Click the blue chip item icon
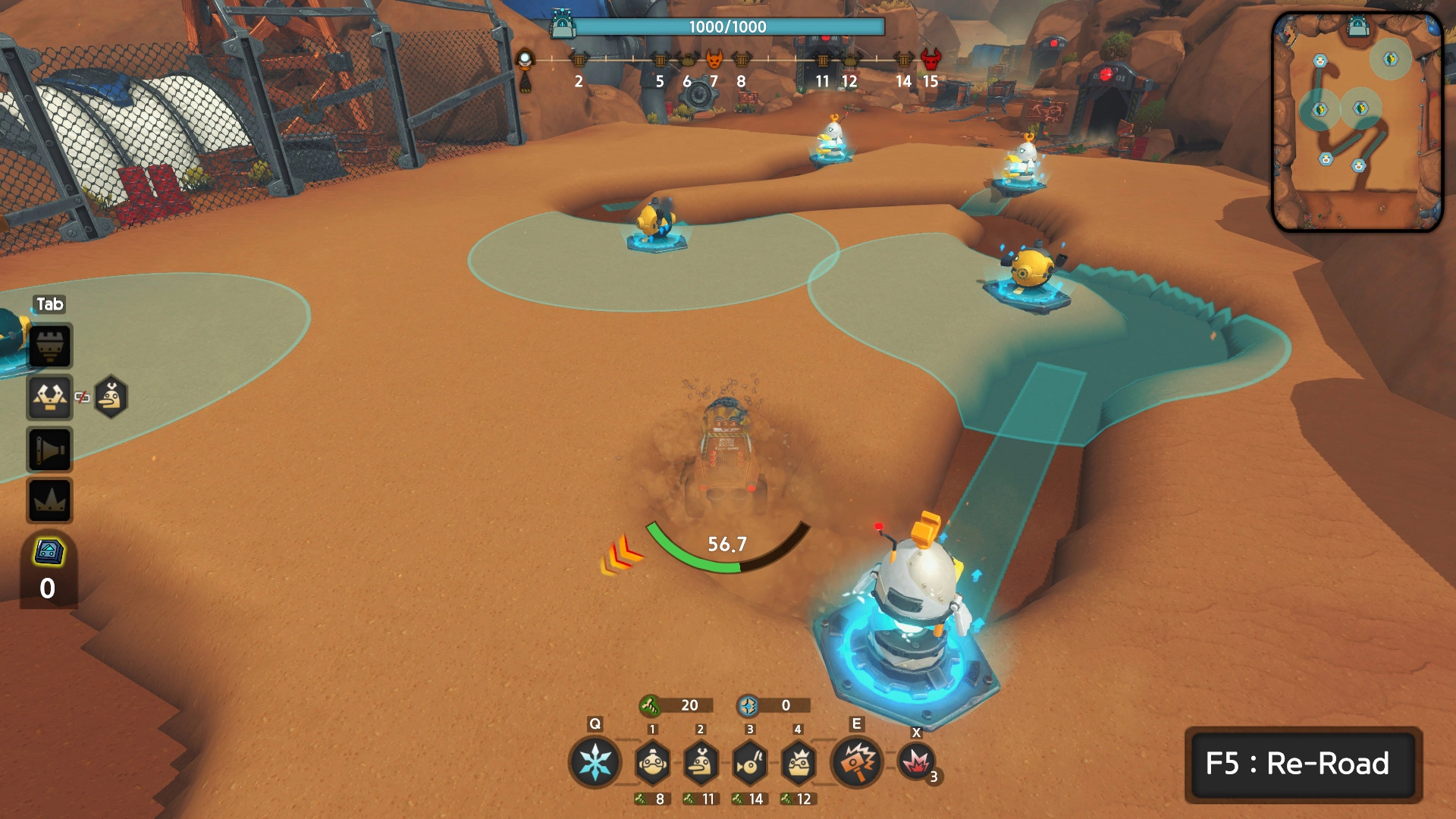The image size is (1456, 819). [49, 552]
